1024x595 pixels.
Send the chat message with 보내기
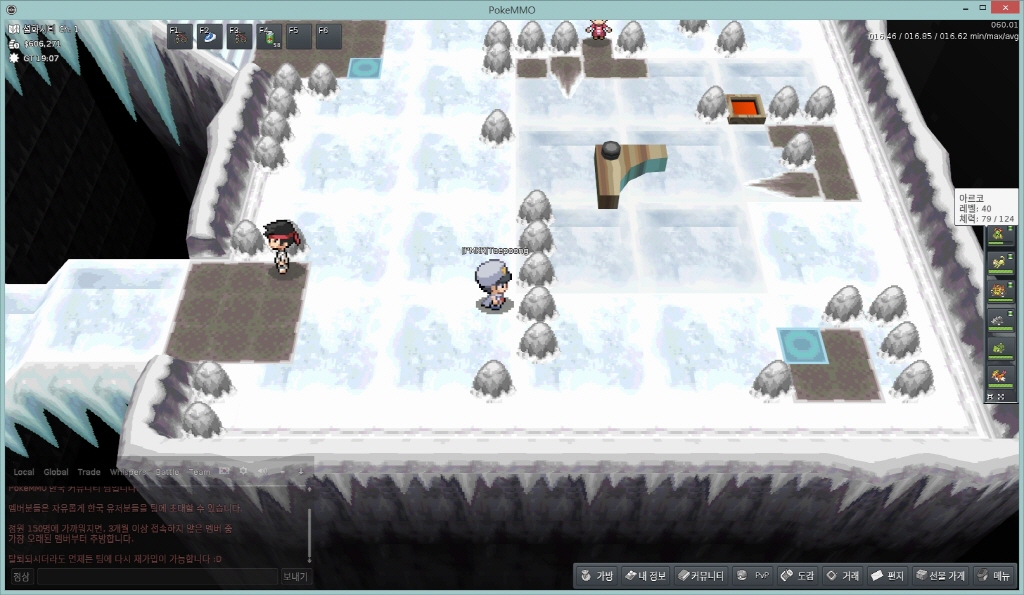295,577
